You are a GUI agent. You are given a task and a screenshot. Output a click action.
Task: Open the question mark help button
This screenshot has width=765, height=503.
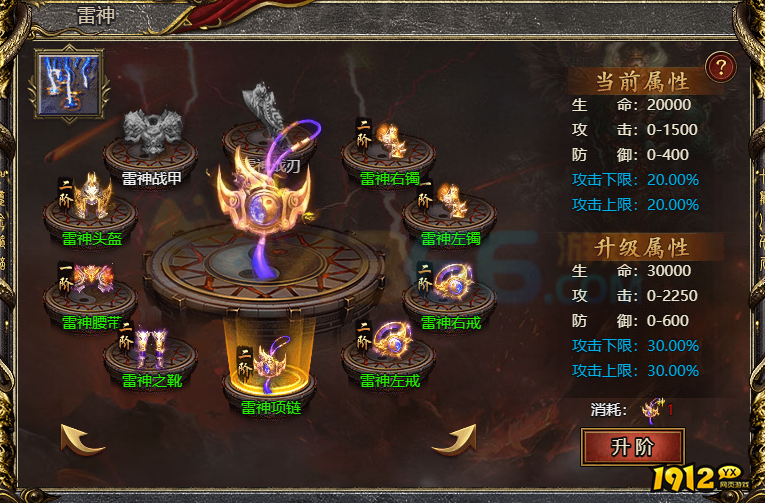[x=719, y=67]
